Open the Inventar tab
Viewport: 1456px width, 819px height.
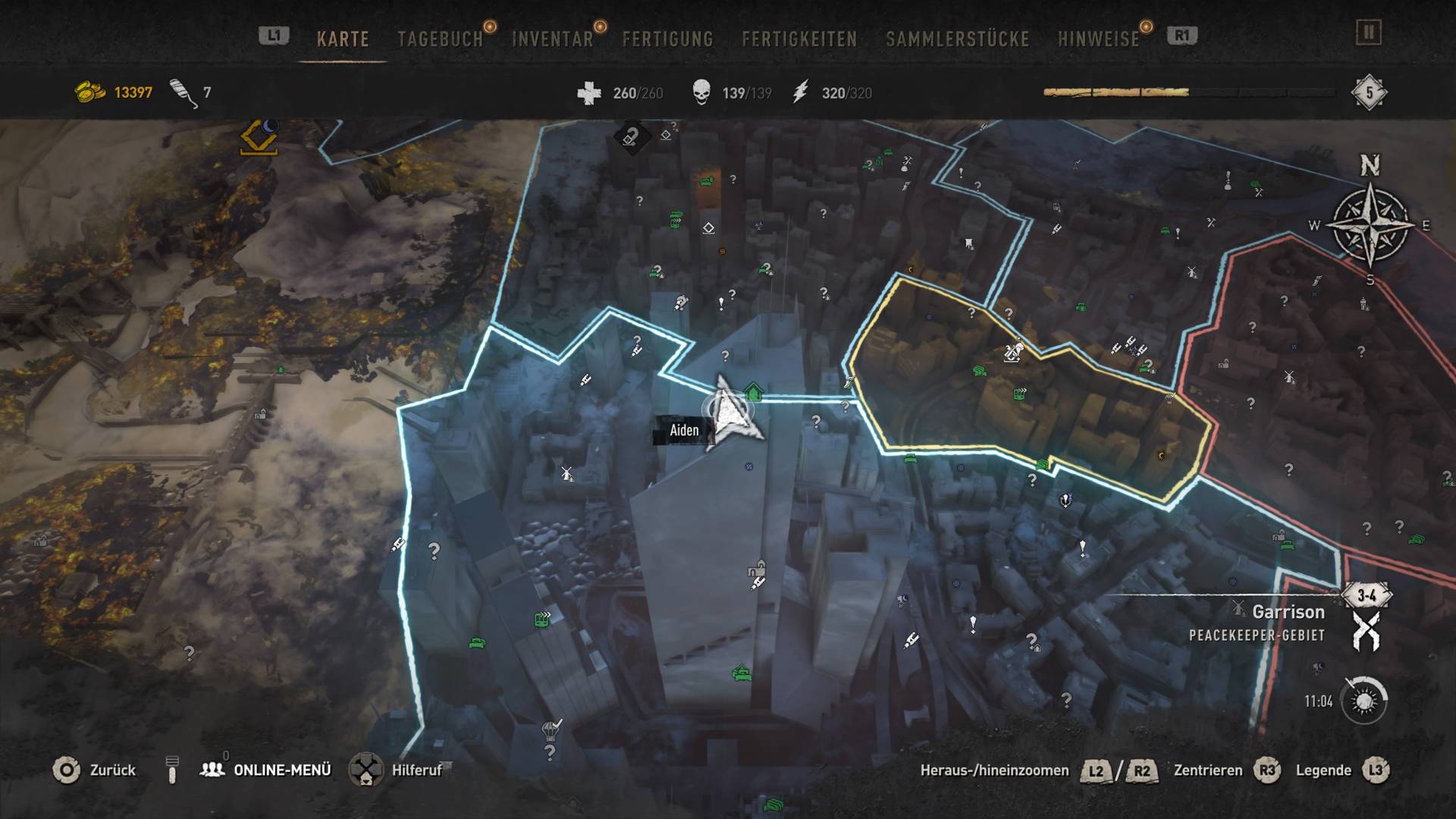coord(552,39)
